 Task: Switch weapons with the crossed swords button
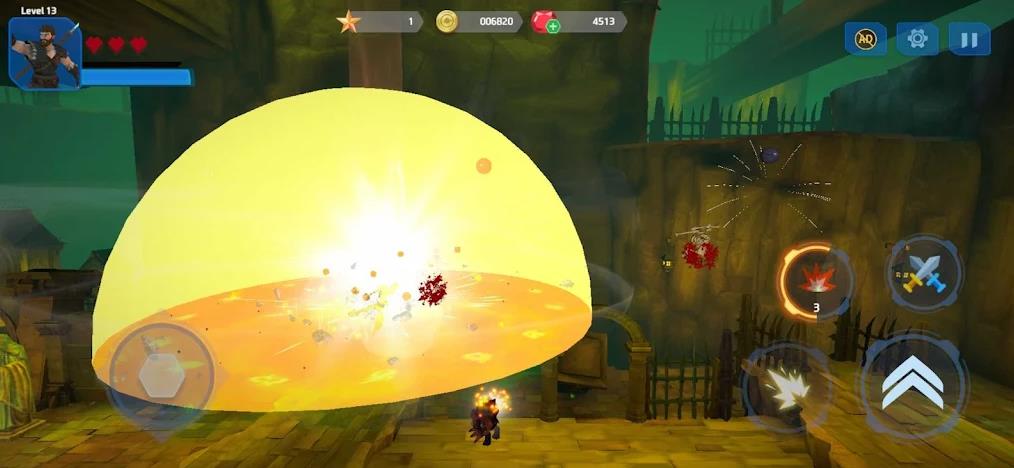point(923,272)
